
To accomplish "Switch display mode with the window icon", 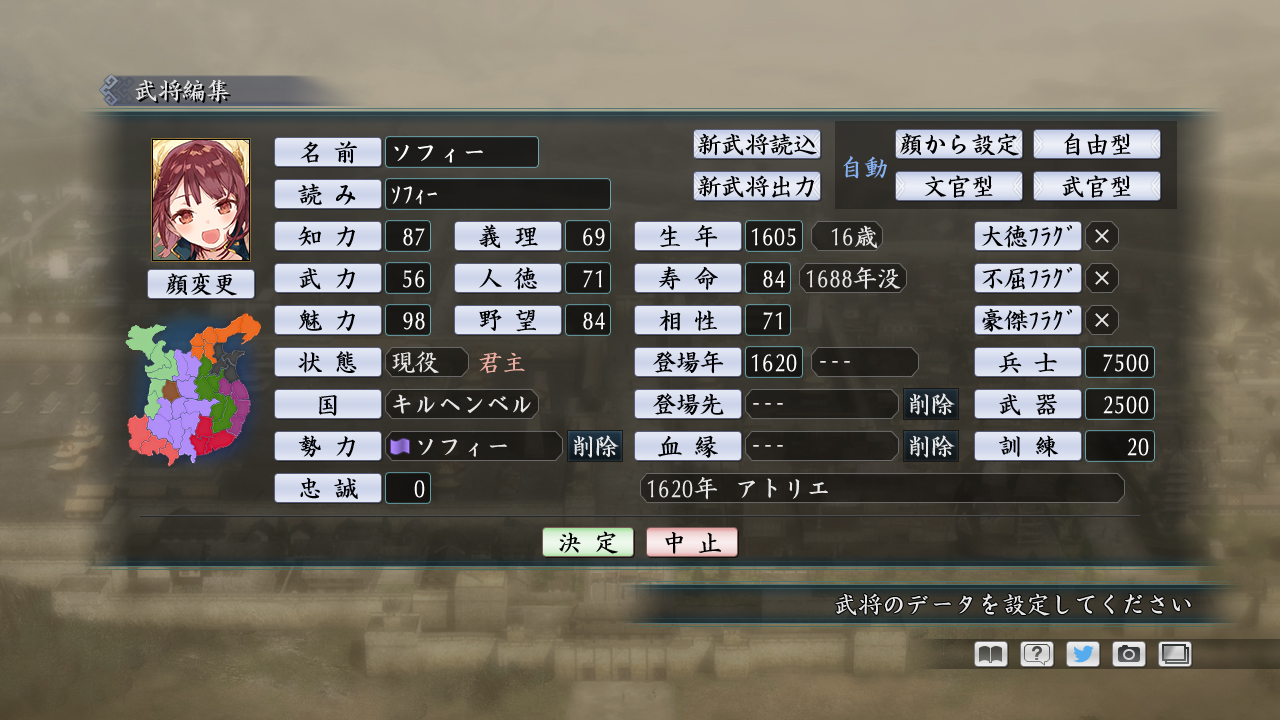I will pos(1175,654).
